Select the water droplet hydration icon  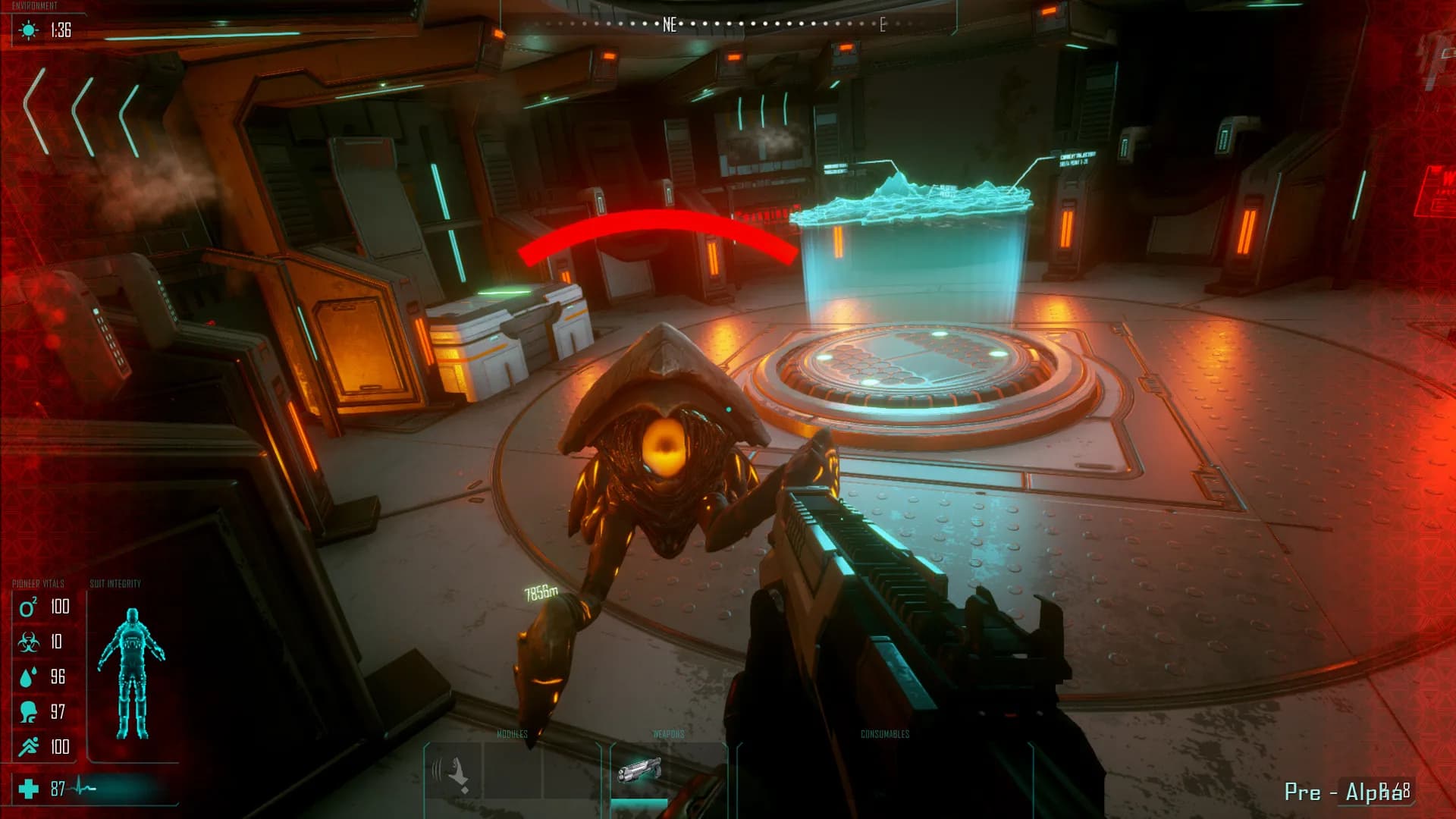(28, 677)
